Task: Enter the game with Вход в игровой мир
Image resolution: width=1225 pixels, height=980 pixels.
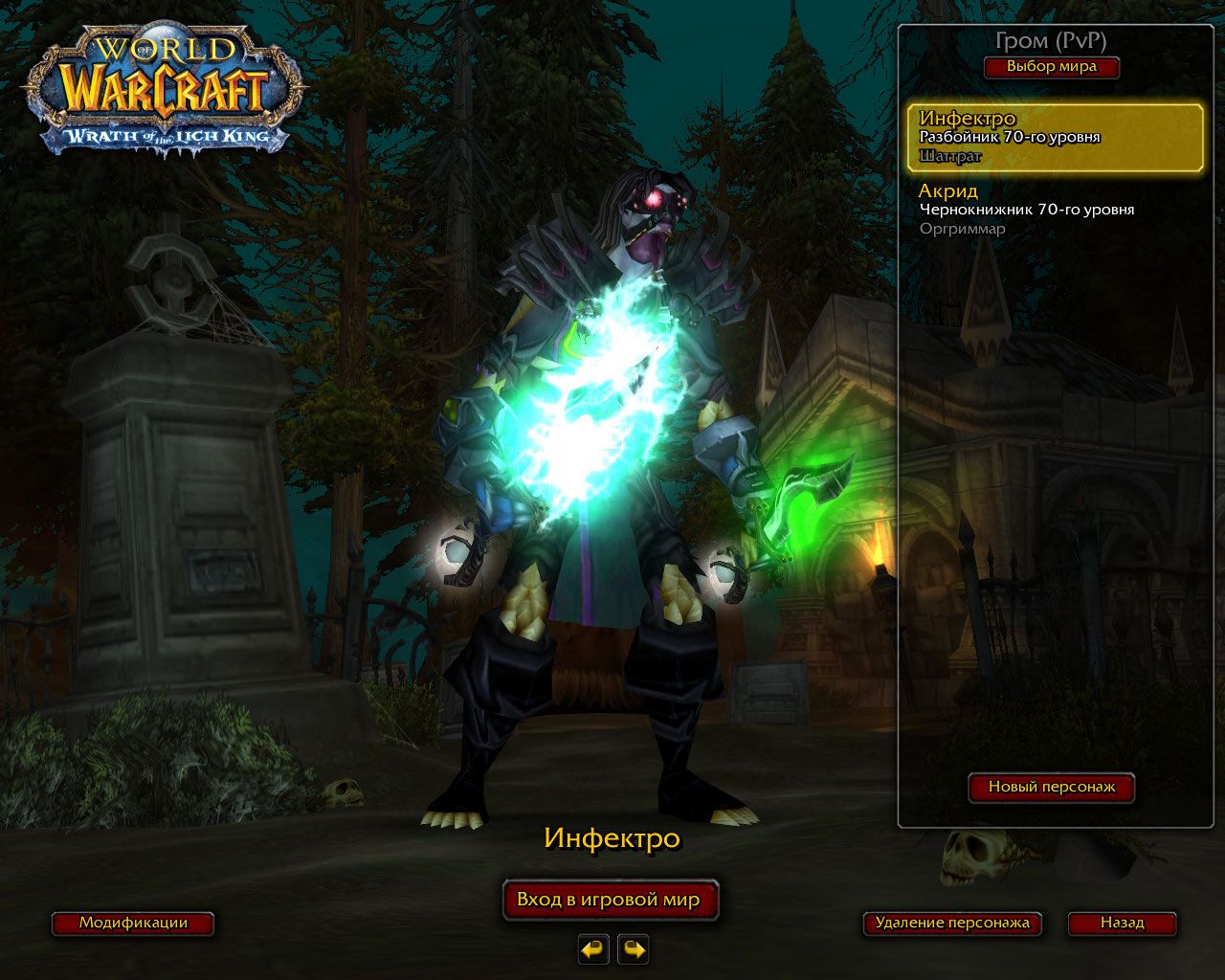Action: (x=609, y=900)
